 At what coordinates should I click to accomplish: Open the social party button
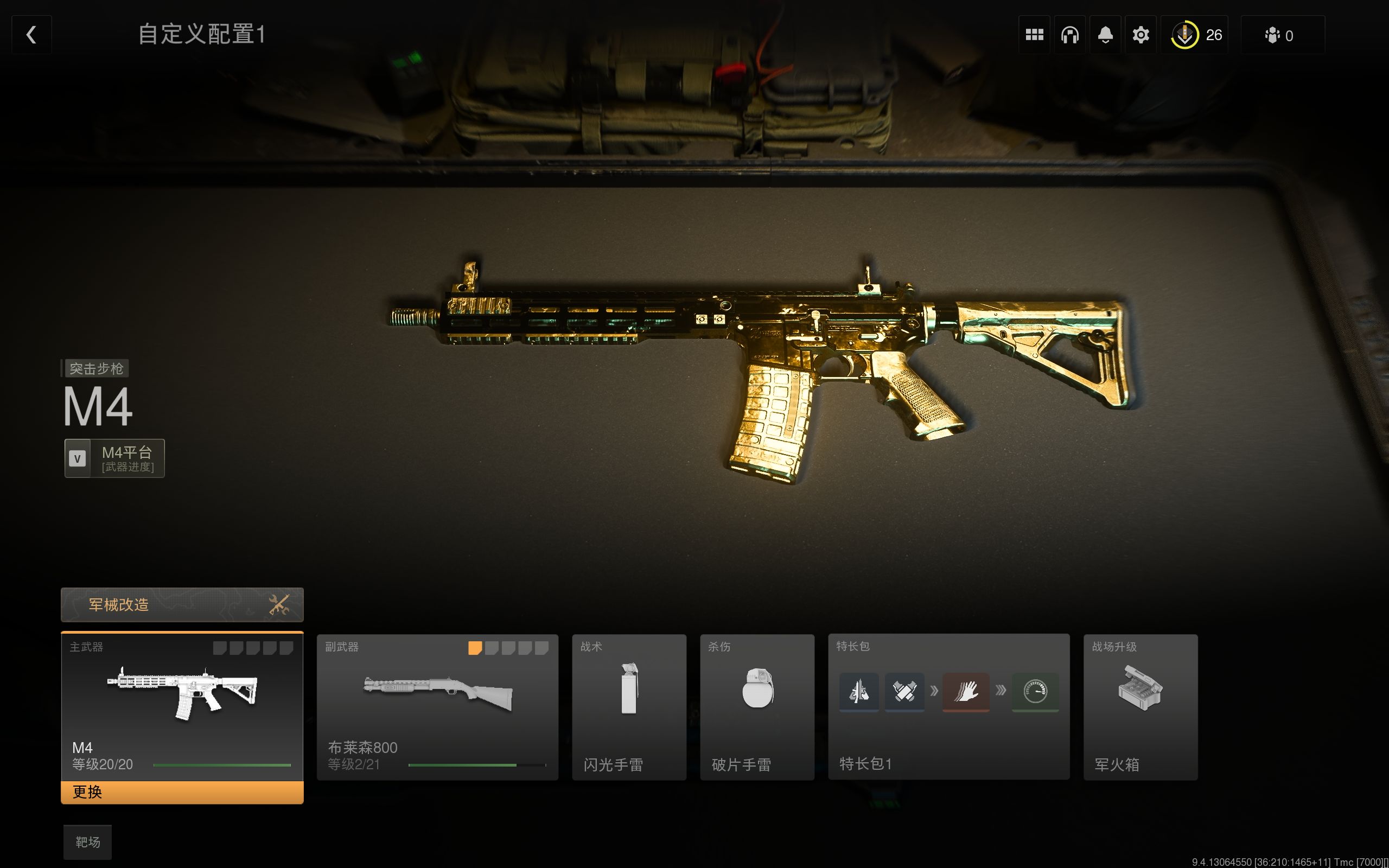(1282, 35)
